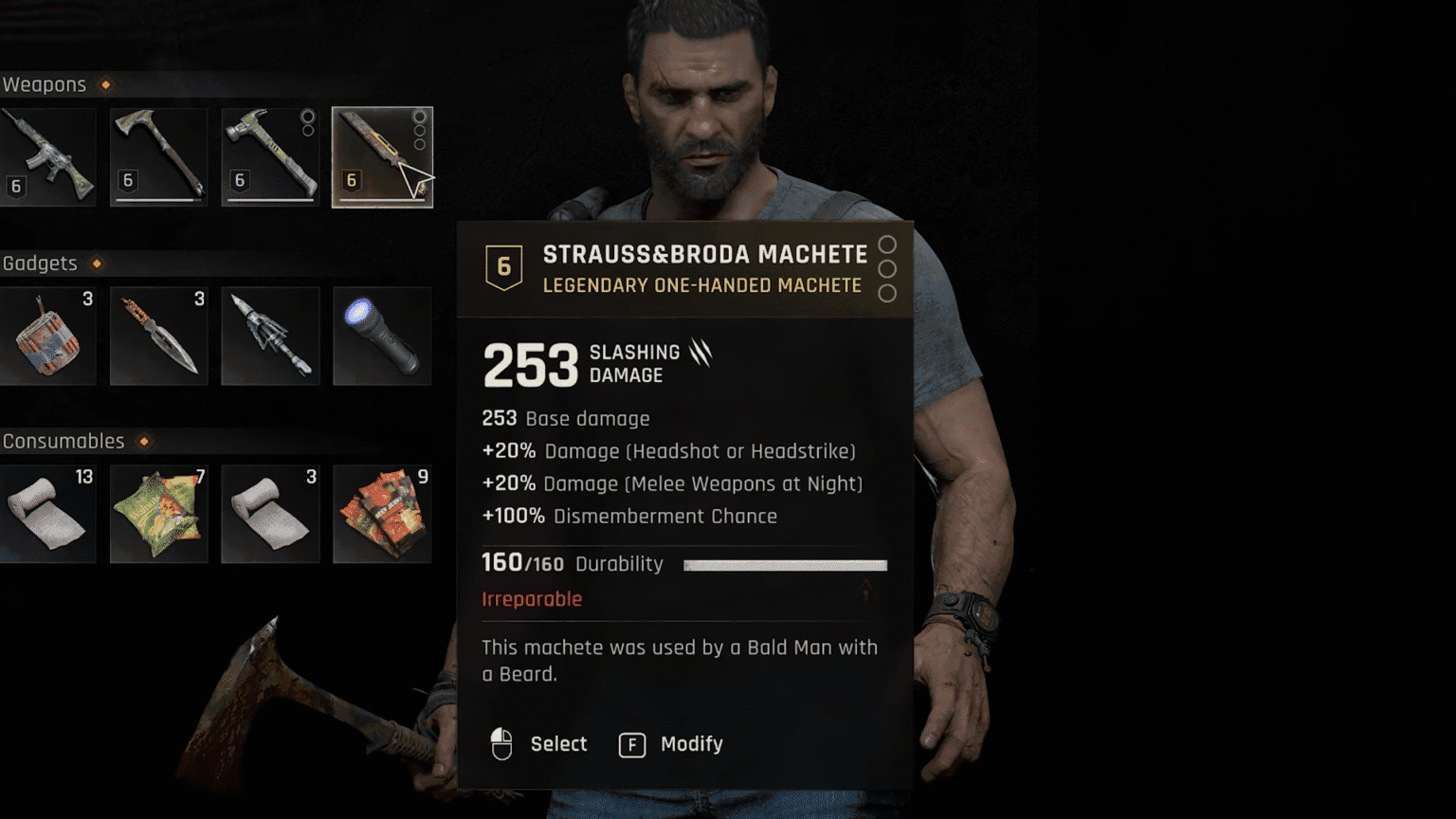Equip the hammer weapon slot
Screen dimensions: 1456x819
(270, 156)
